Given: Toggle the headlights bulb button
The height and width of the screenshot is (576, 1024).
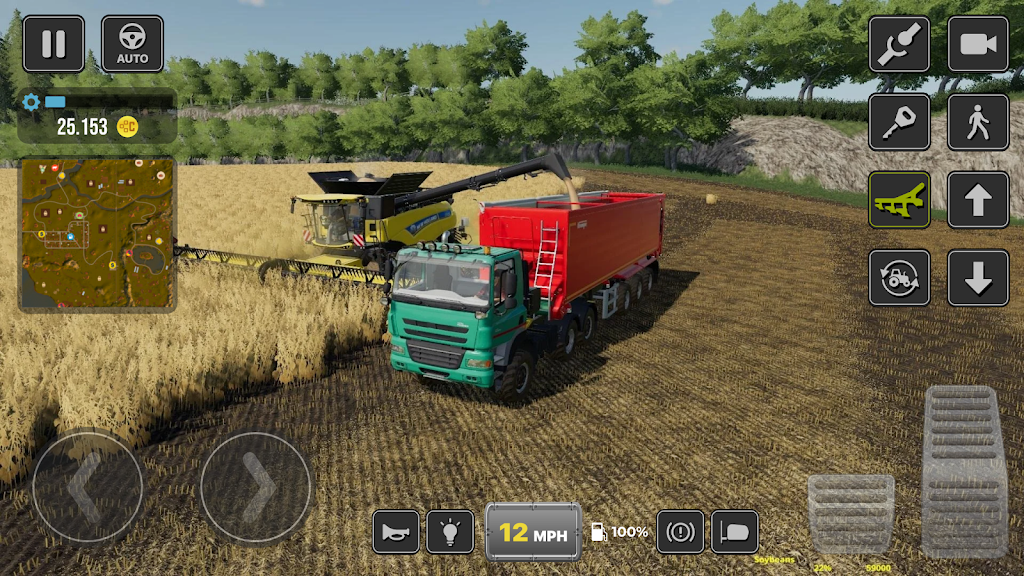Looking at the screenshot, I should [x=450, y=532].
